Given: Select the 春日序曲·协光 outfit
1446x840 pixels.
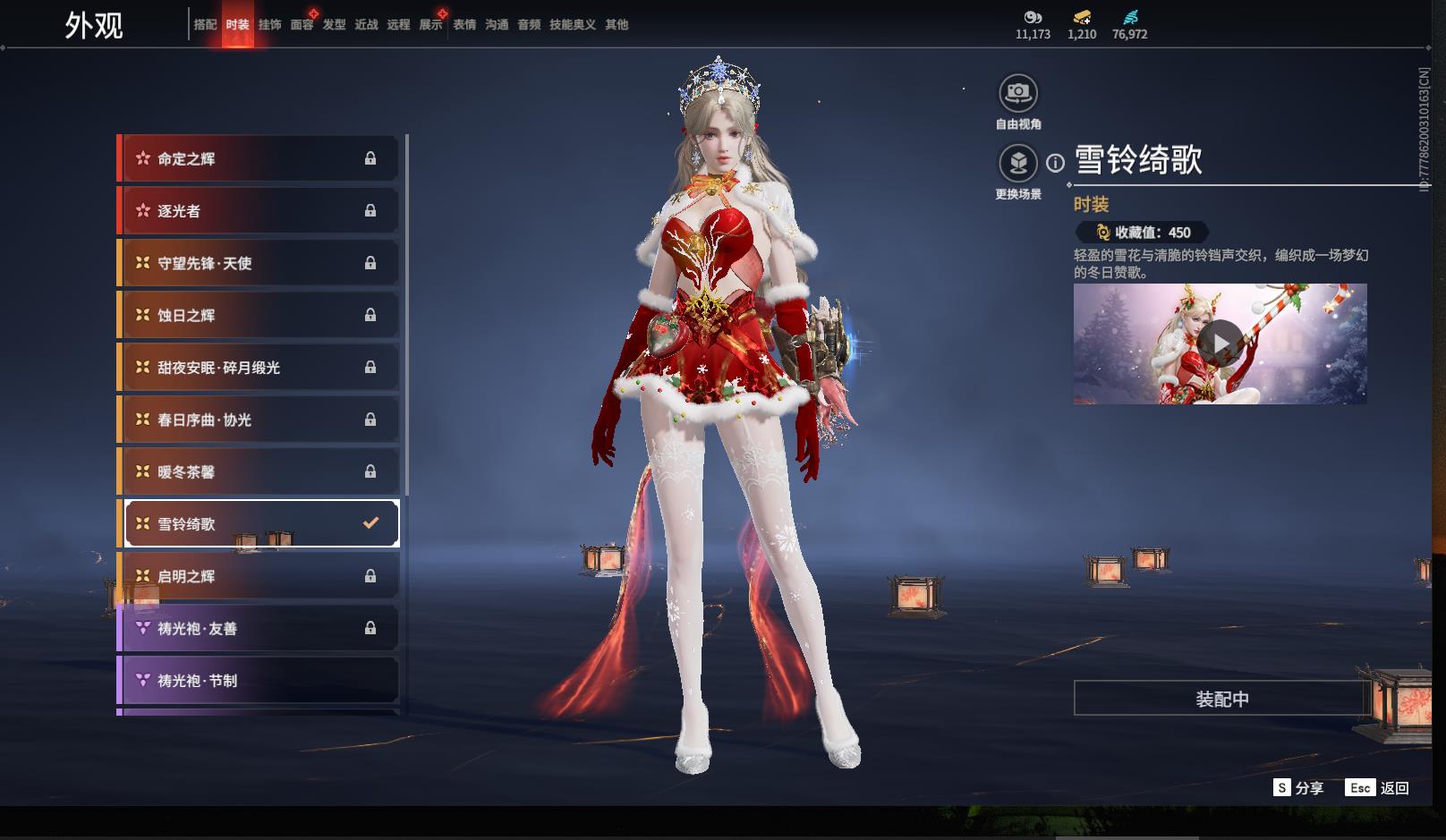Looking at the screenshot, I should pos(259,420).
